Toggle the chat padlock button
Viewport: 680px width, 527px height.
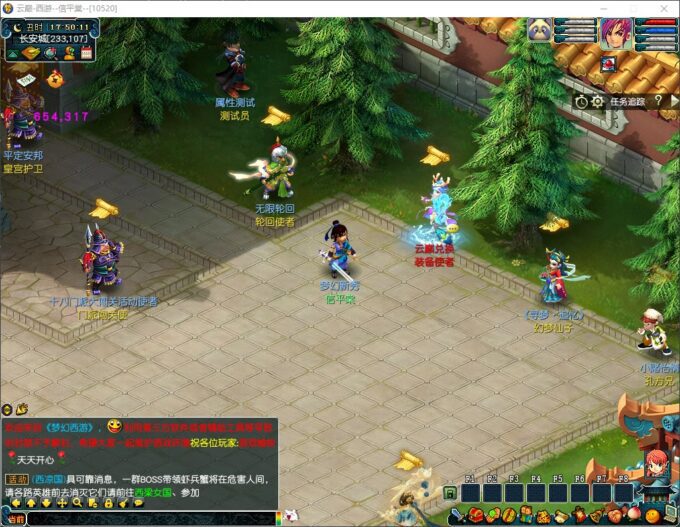108,503
